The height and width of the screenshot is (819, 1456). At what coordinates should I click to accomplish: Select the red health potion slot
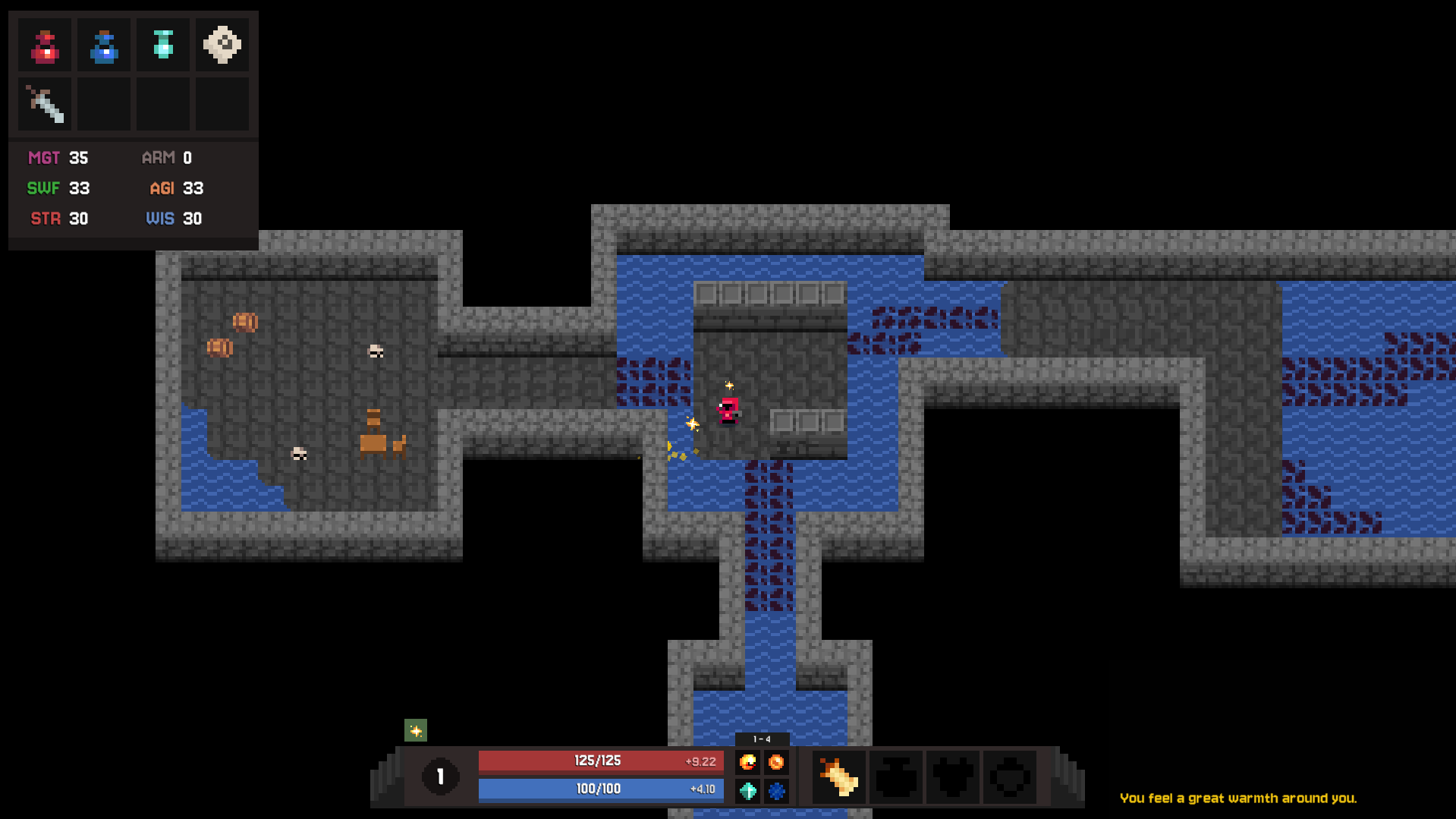click(45, 46)
